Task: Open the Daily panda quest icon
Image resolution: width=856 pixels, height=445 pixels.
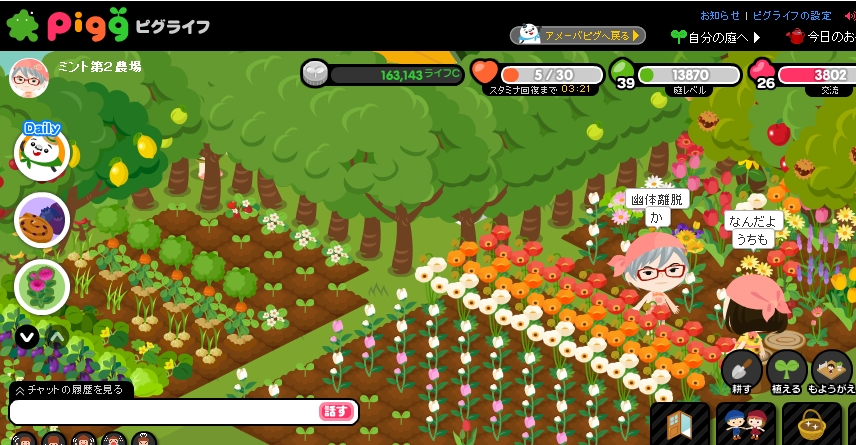Action: coord(42,151)
